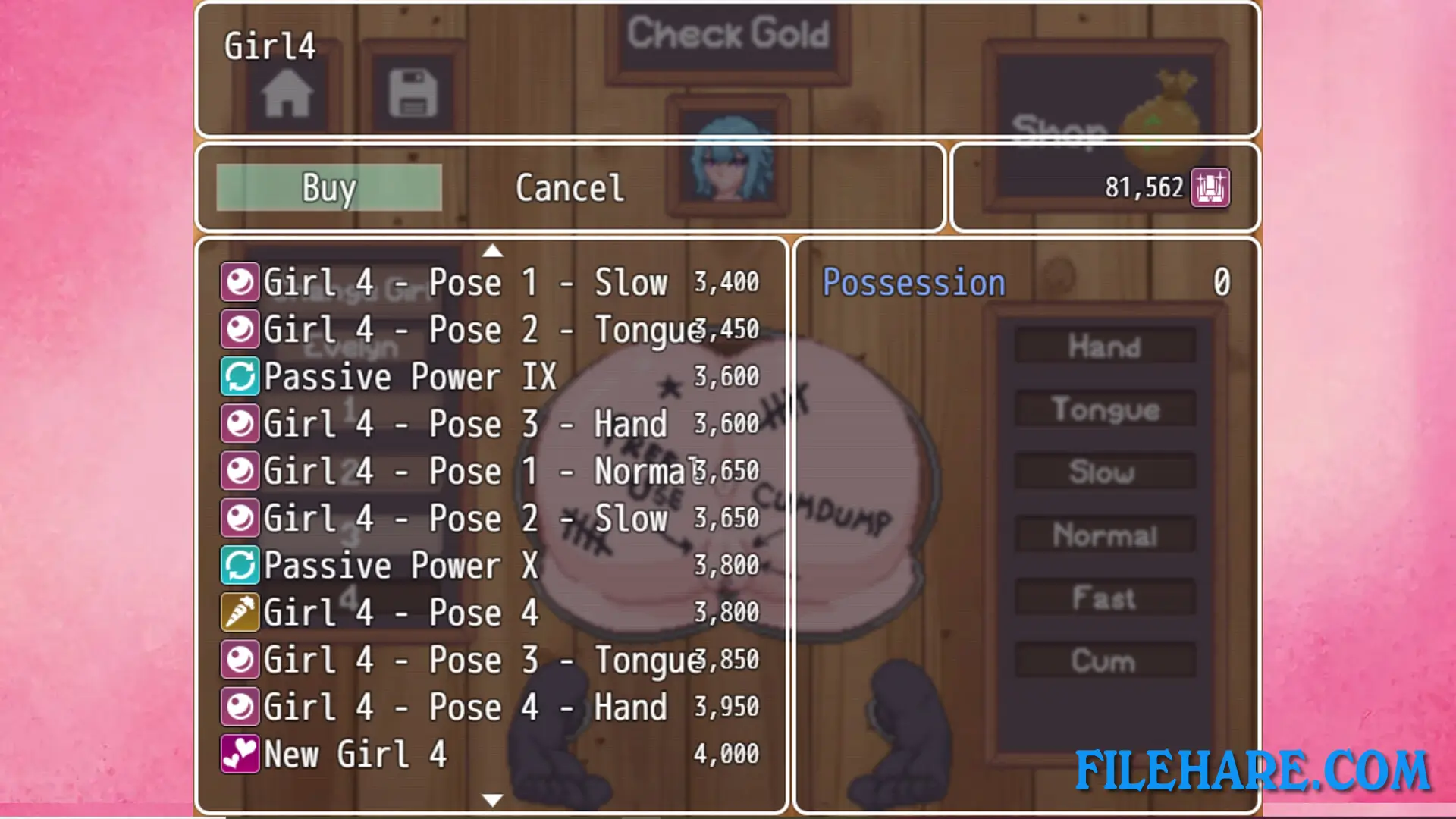Select the Tongue possession button

click(1105, 409)
